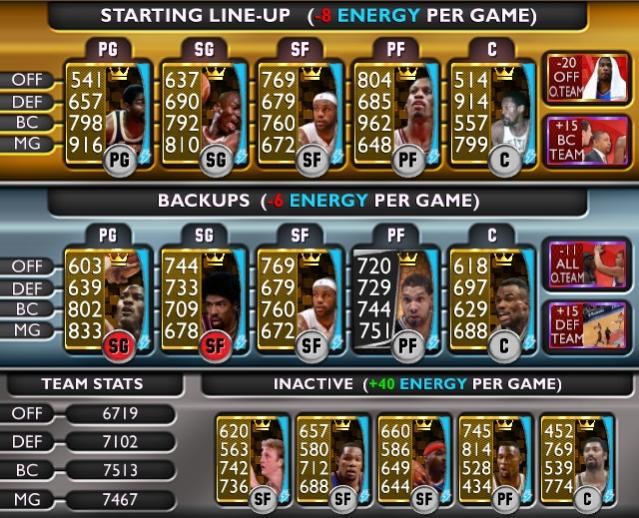Select the +15 BC team boost card
Screen dimensions: 639x518
(585, 143)
